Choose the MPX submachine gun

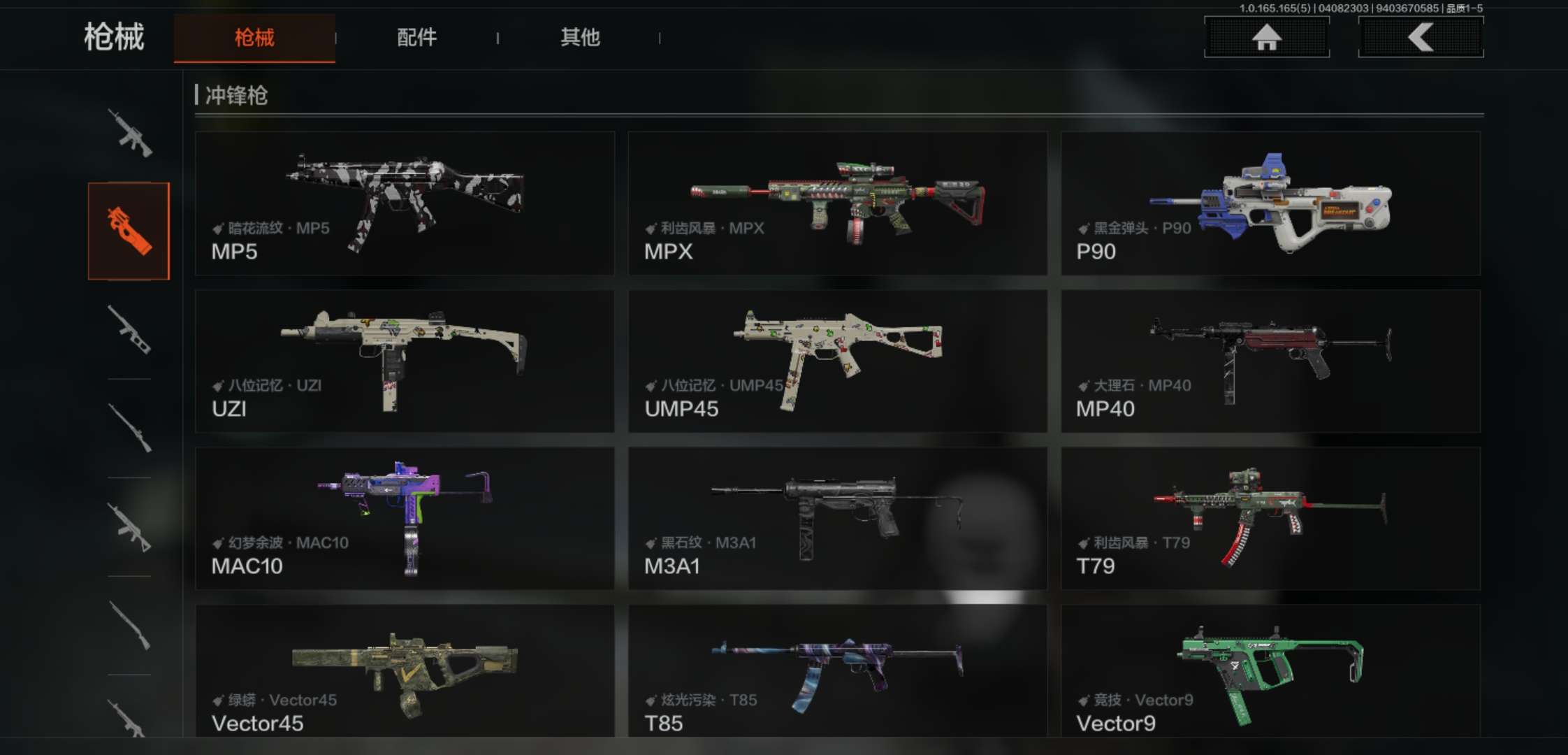pos(837,203)
